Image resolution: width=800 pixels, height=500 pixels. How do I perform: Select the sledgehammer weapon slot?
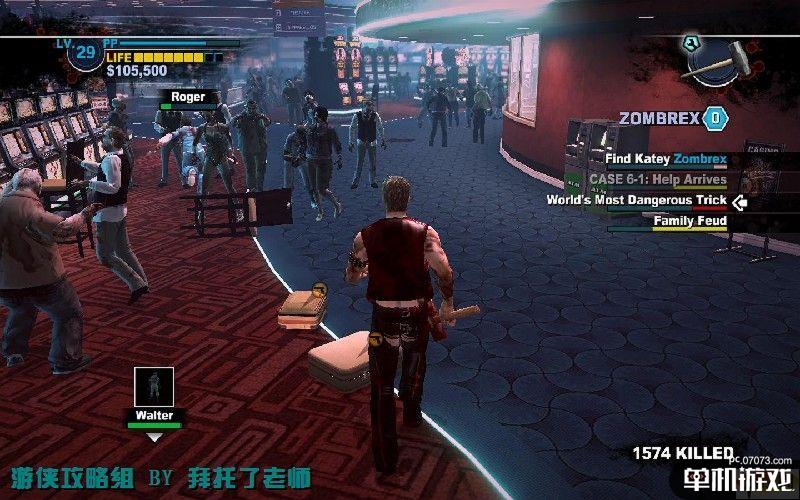pos(719,58)
